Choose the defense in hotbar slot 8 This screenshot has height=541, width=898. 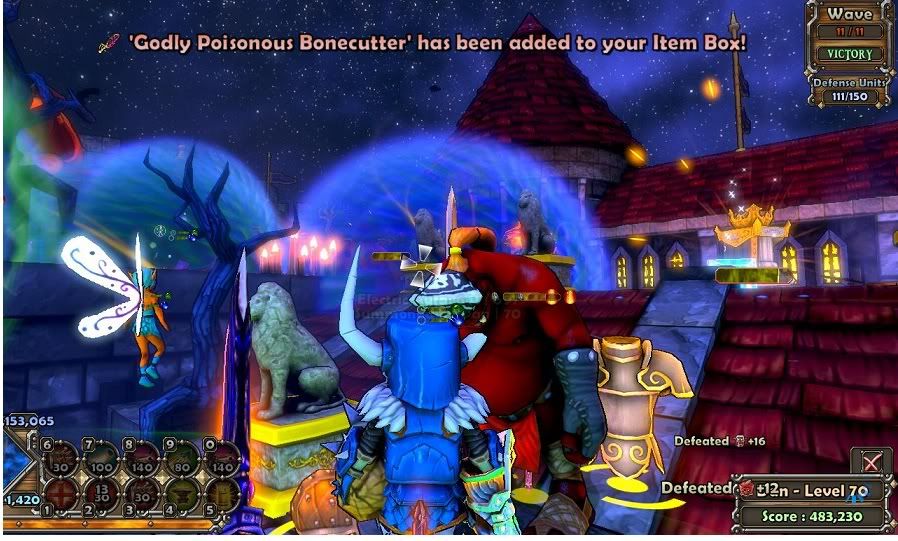(140, 457)
